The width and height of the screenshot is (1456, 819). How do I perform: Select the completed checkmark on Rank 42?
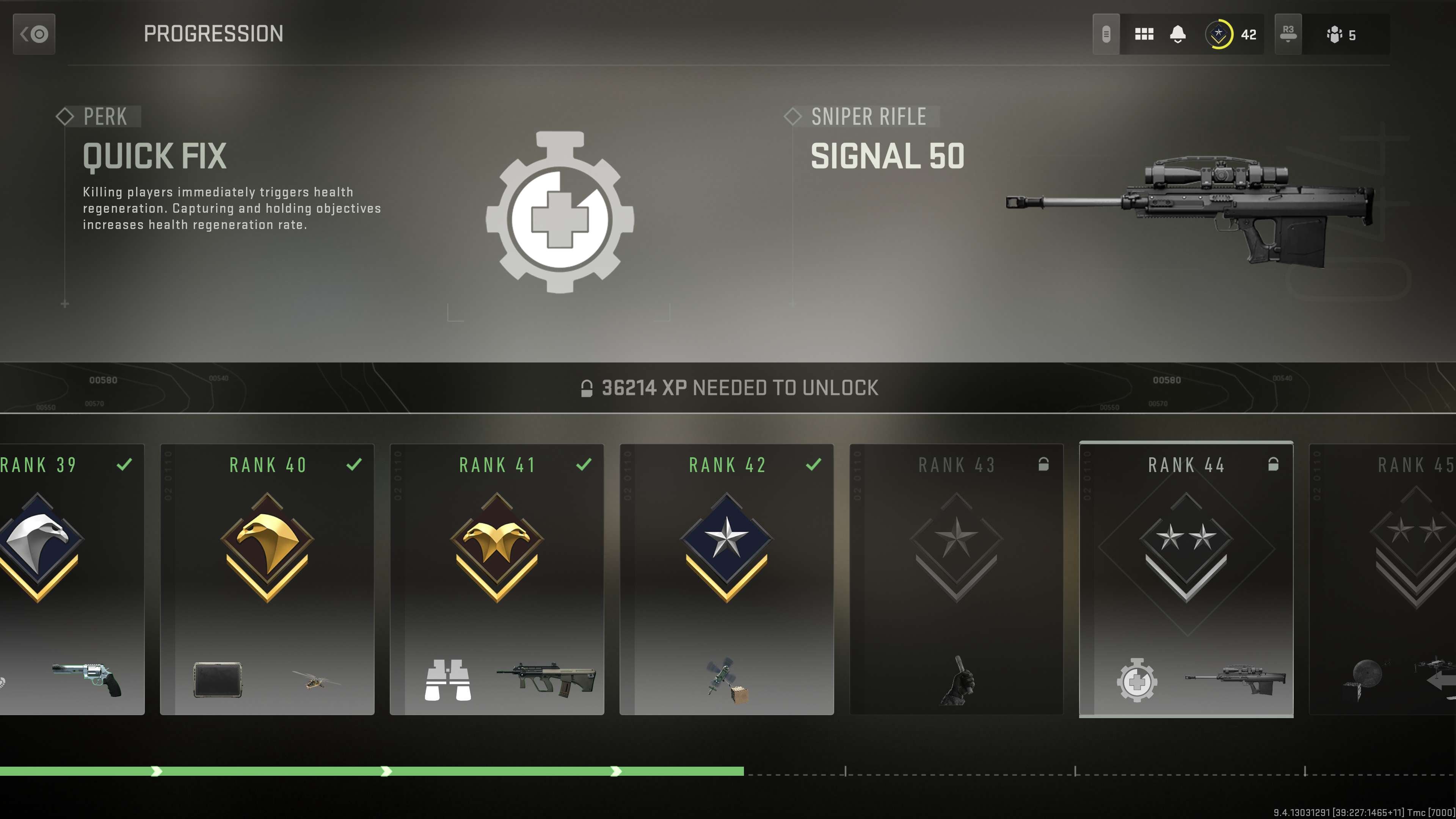click(814, 464)
